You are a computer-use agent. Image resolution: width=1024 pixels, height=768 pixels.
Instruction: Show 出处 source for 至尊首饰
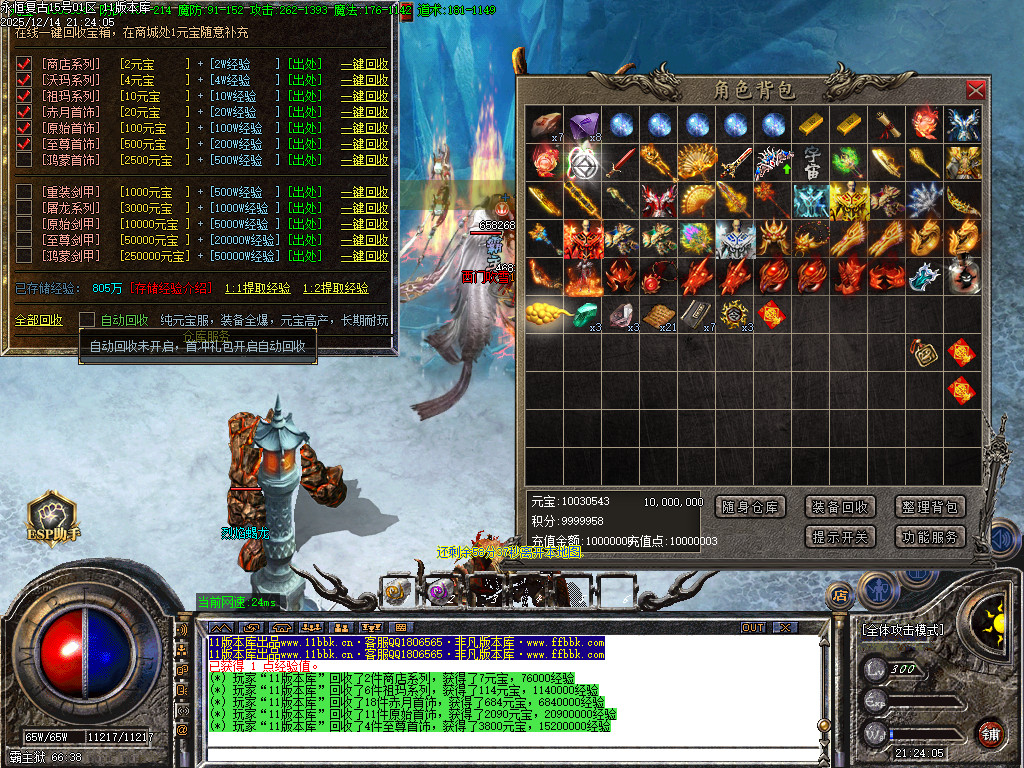coord(304,144)
